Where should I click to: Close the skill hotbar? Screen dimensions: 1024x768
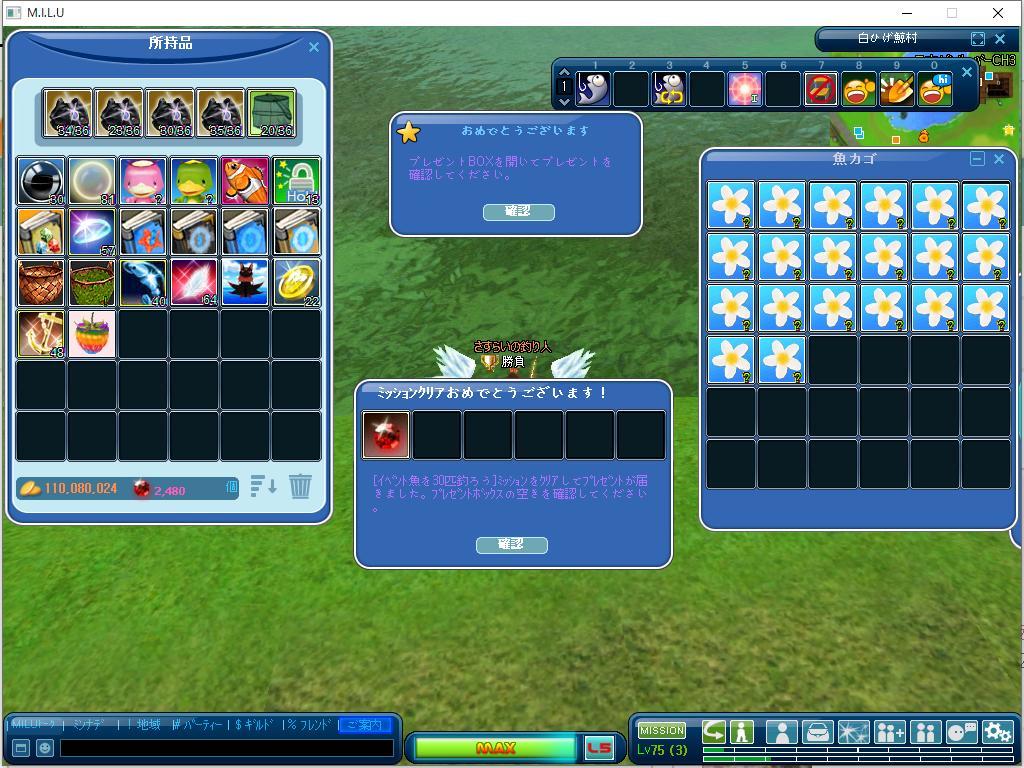click(967, 72)
